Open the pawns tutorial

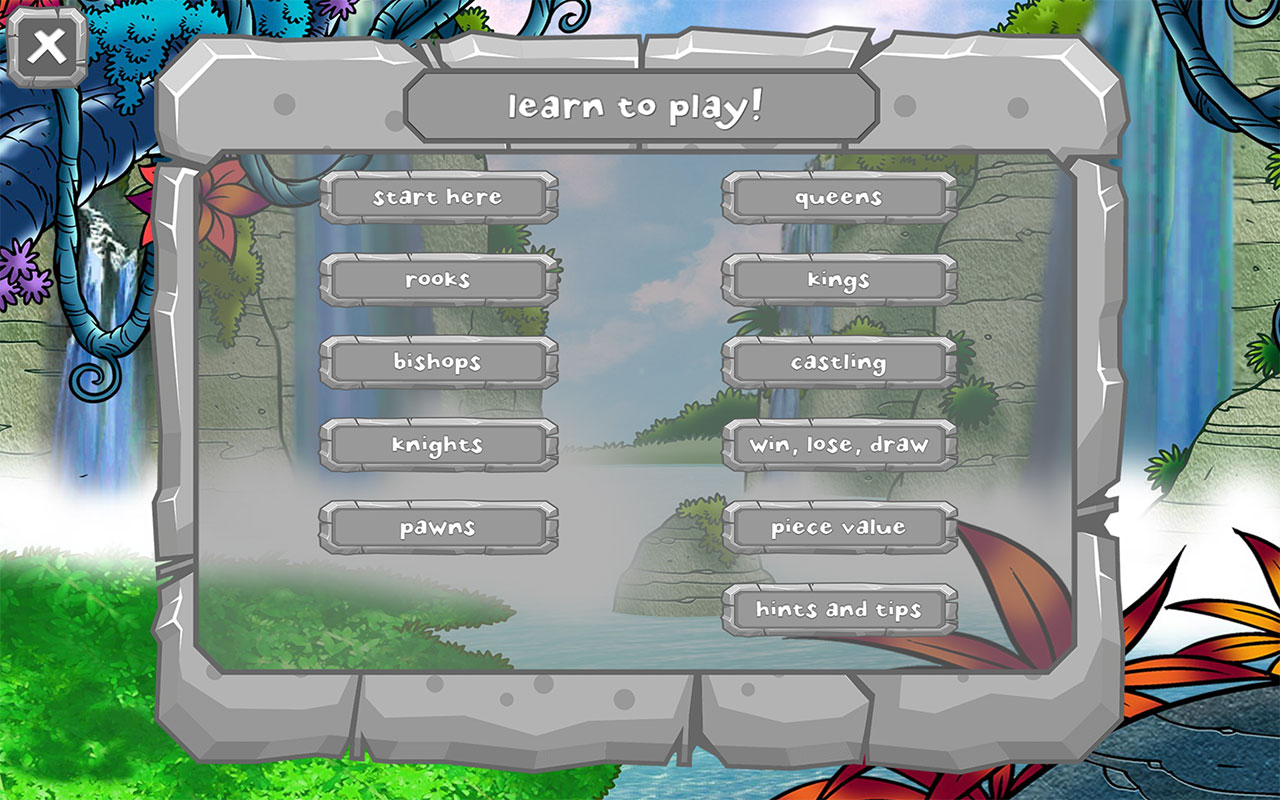click(x=437, y=527)
